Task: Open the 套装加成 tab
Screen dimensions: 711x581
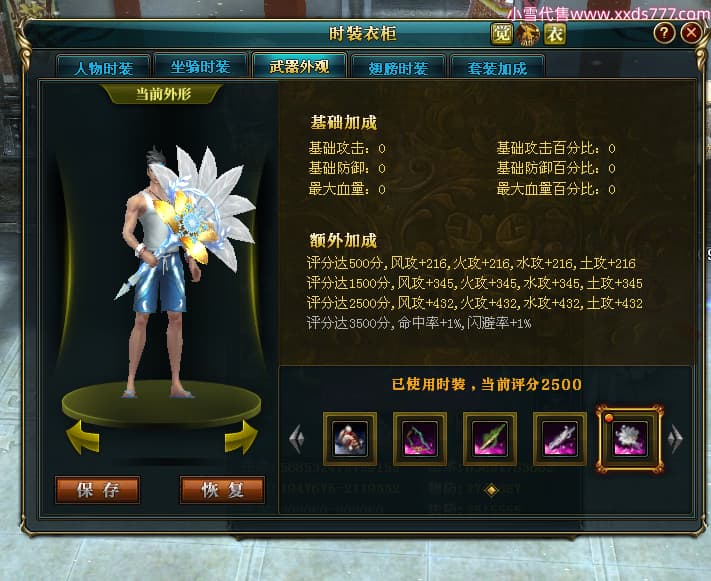Action: click(x=497, y=68)
